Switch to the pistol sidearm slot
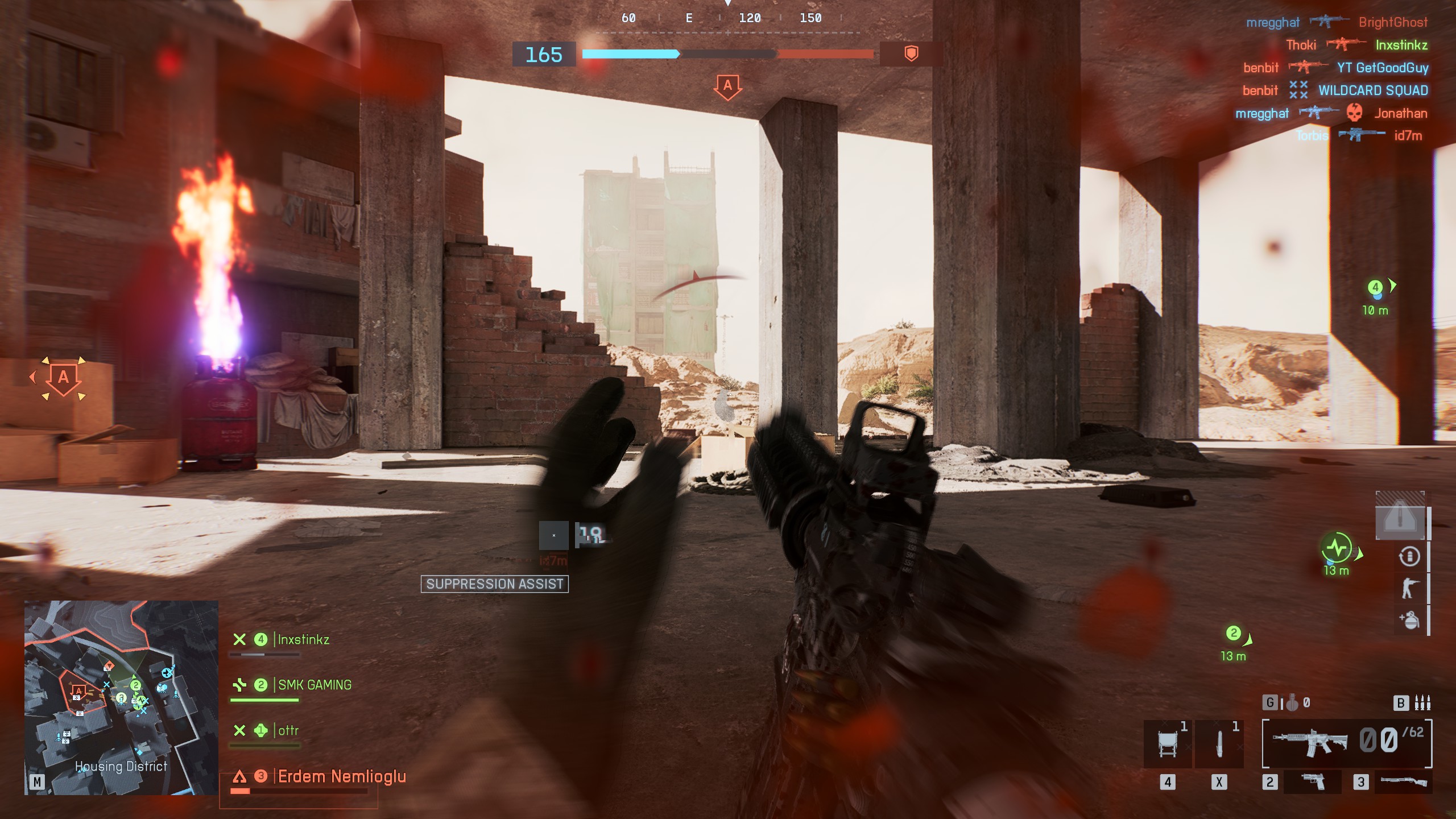 (x=1313, y=782)
